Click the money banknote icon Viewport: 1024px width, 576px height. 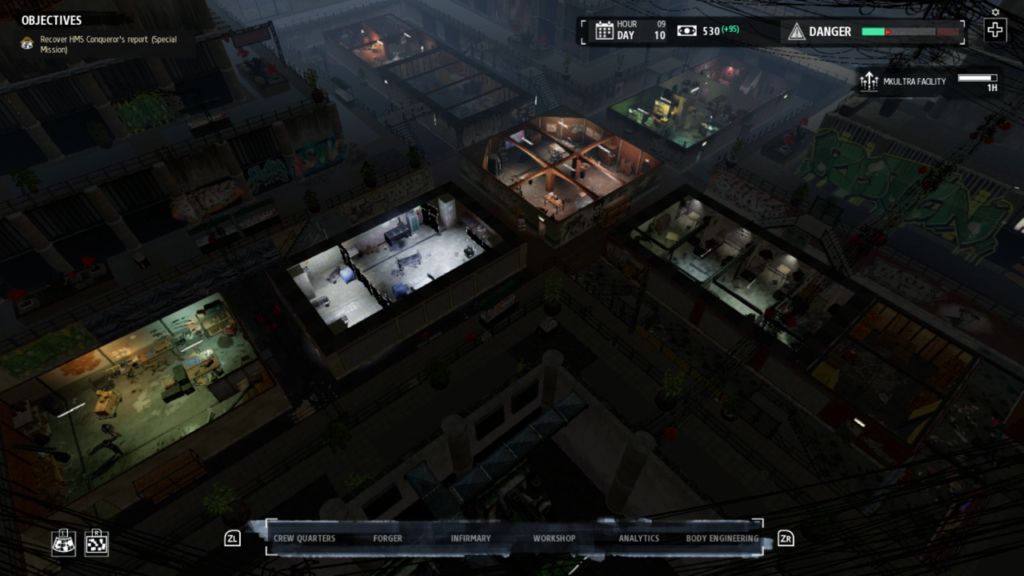(686, 31)
